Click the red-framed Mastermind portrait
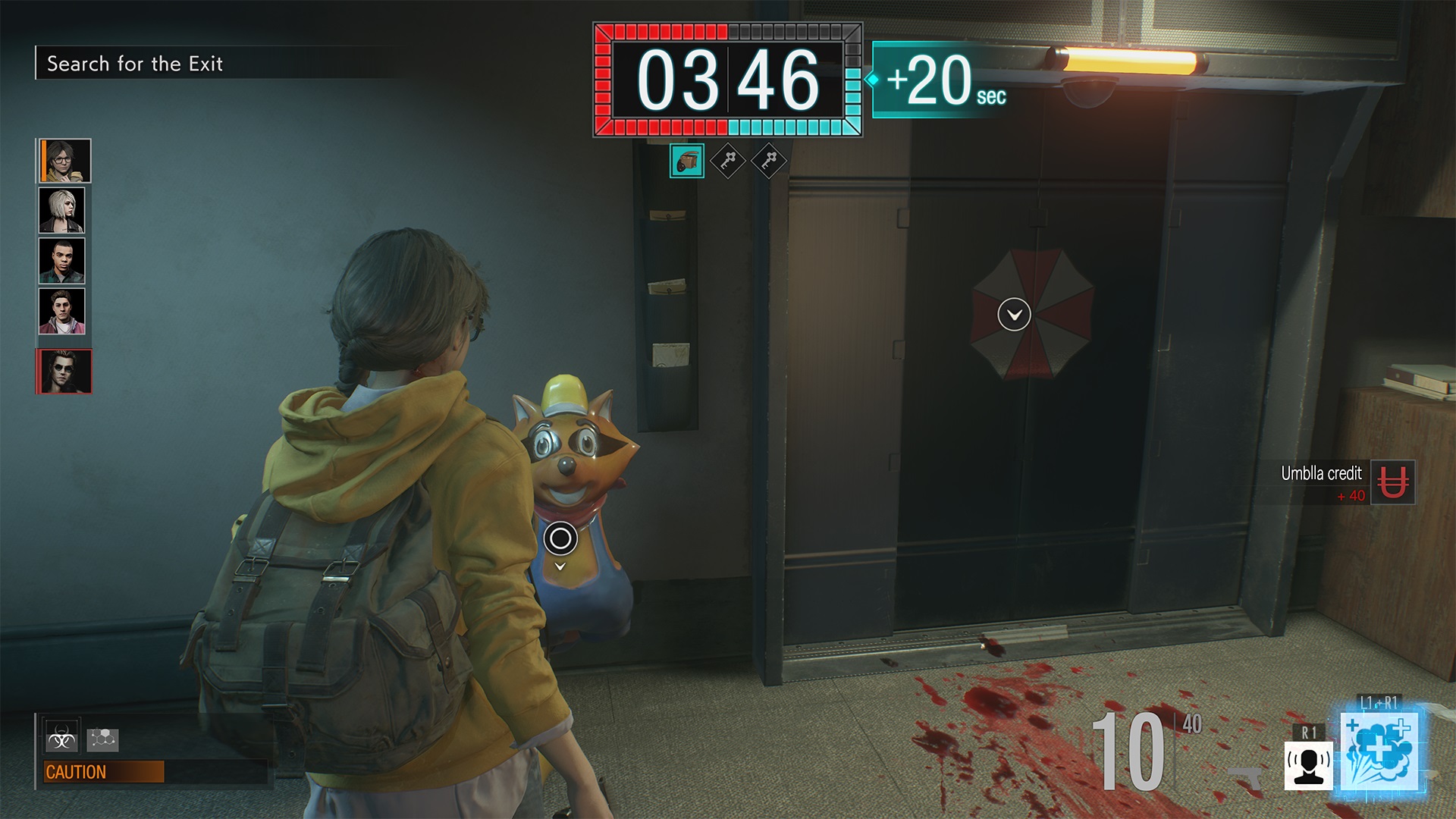1456x819 pixels. pos(64,372)
